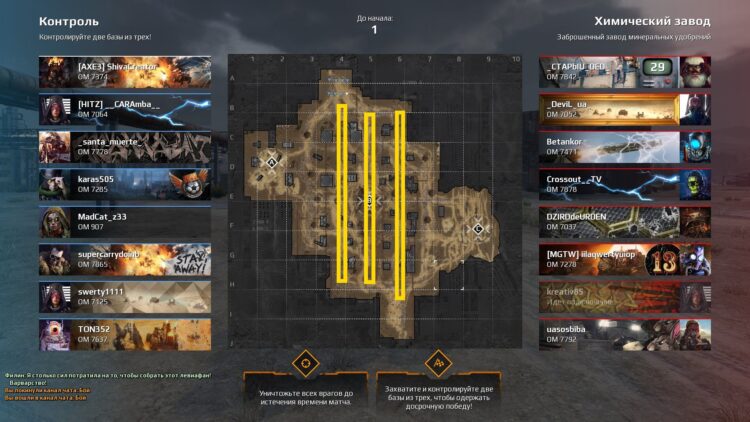Click the destroy-all-enemies objective icon
750x422 pixels.
pyautogui.click(x=305, y=362)
